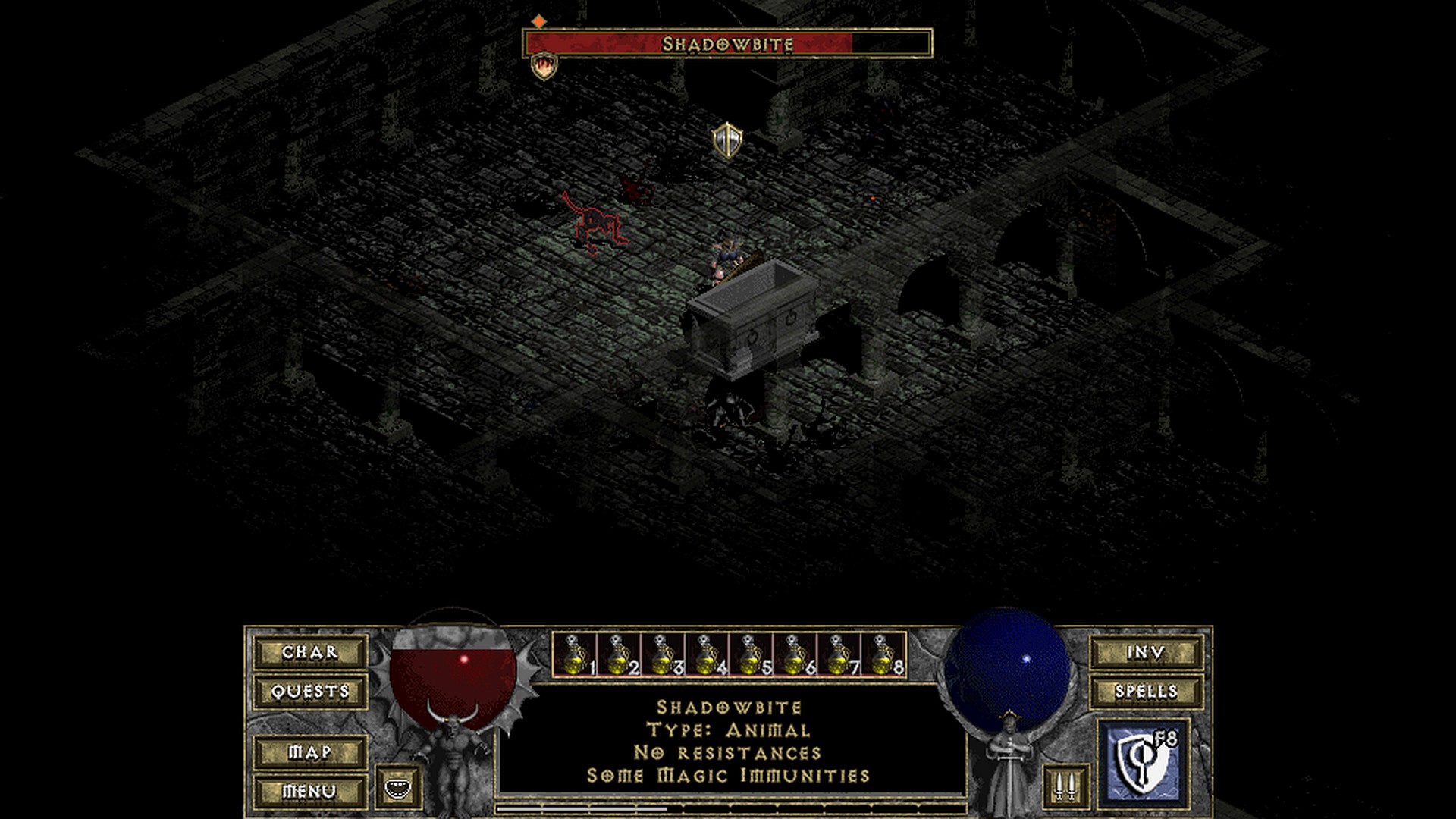Toggle the MAP automap button

(x=310, y=752)
